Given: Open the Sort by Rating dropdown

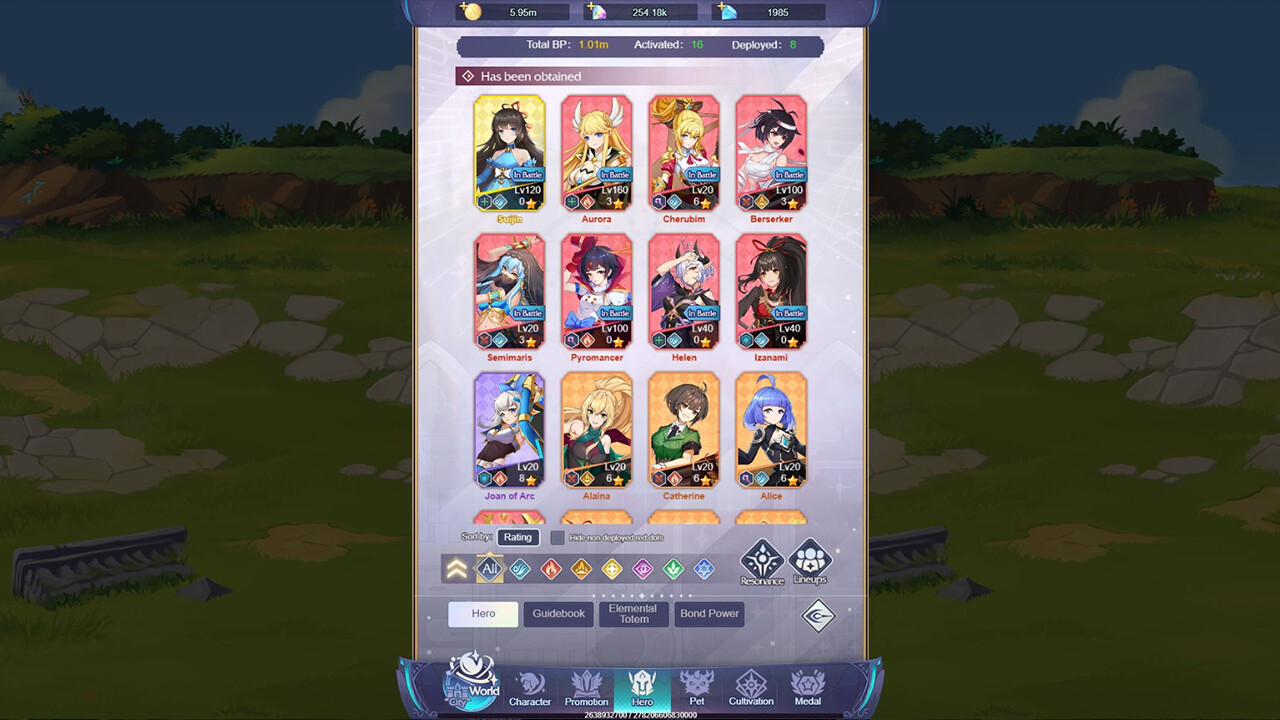Looking at the screenshot, I should (518, 537).
